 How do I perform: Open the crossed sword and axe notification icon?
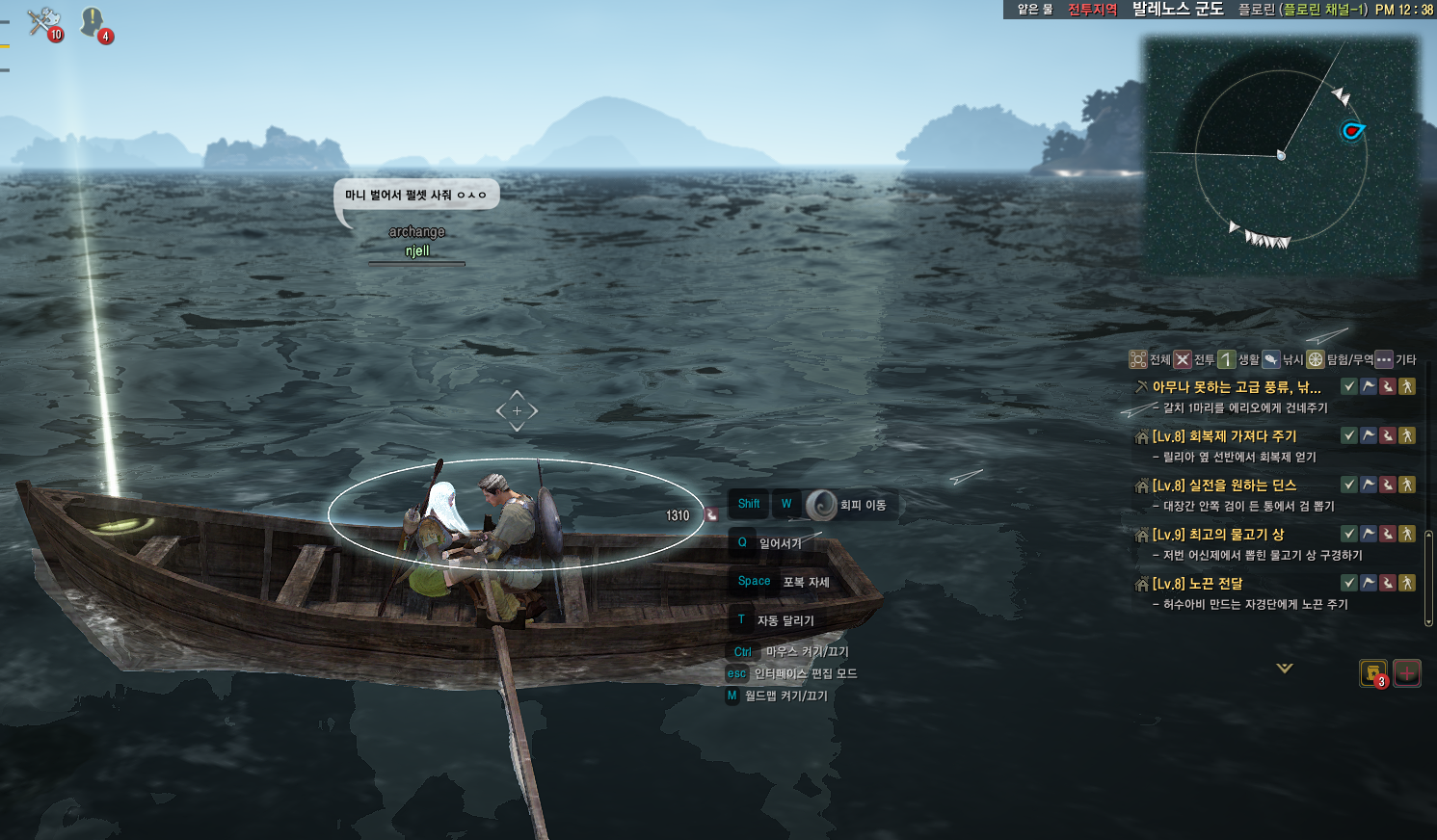click(43, 22)
